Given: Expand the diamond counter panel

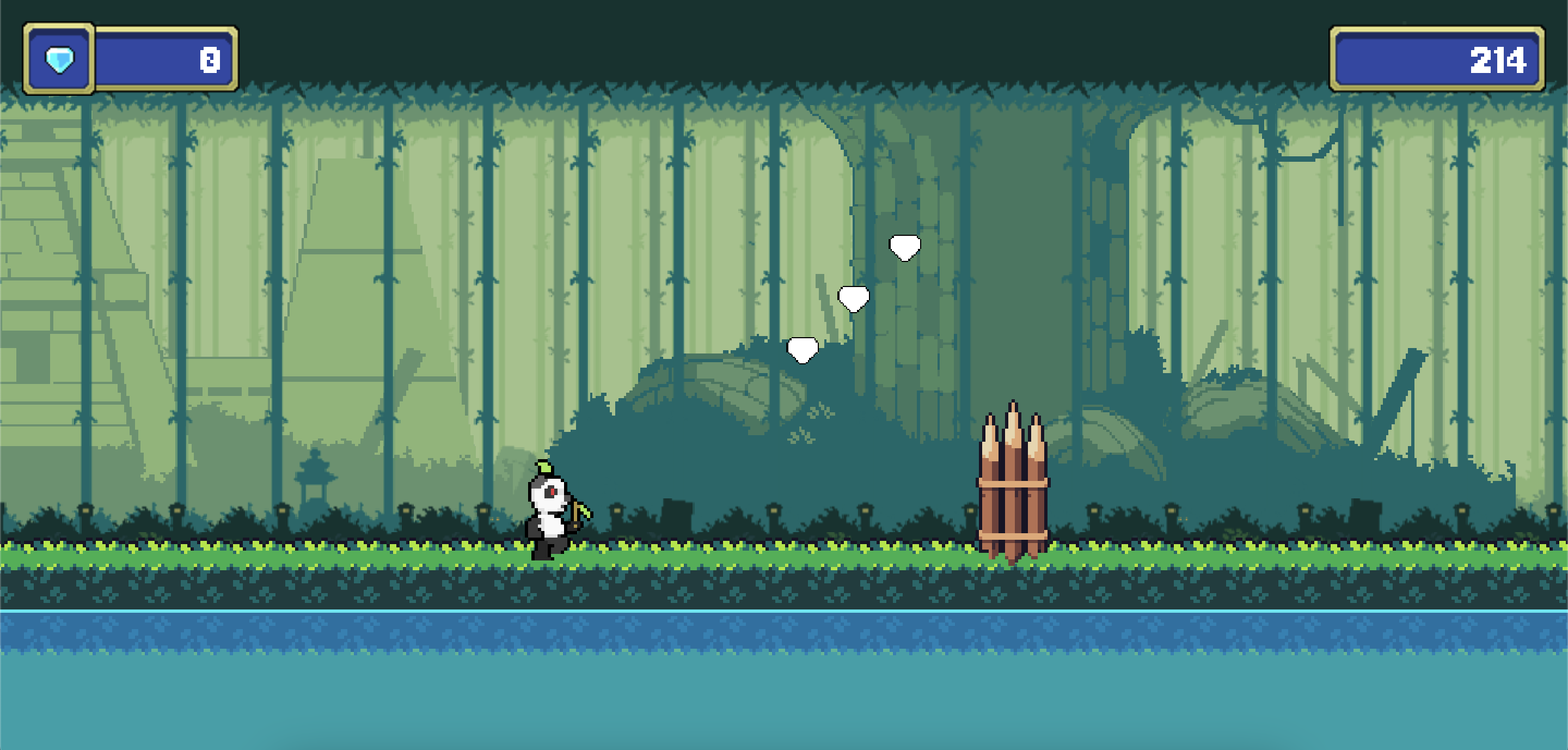Looking at the screenshot, I should 130,58.
